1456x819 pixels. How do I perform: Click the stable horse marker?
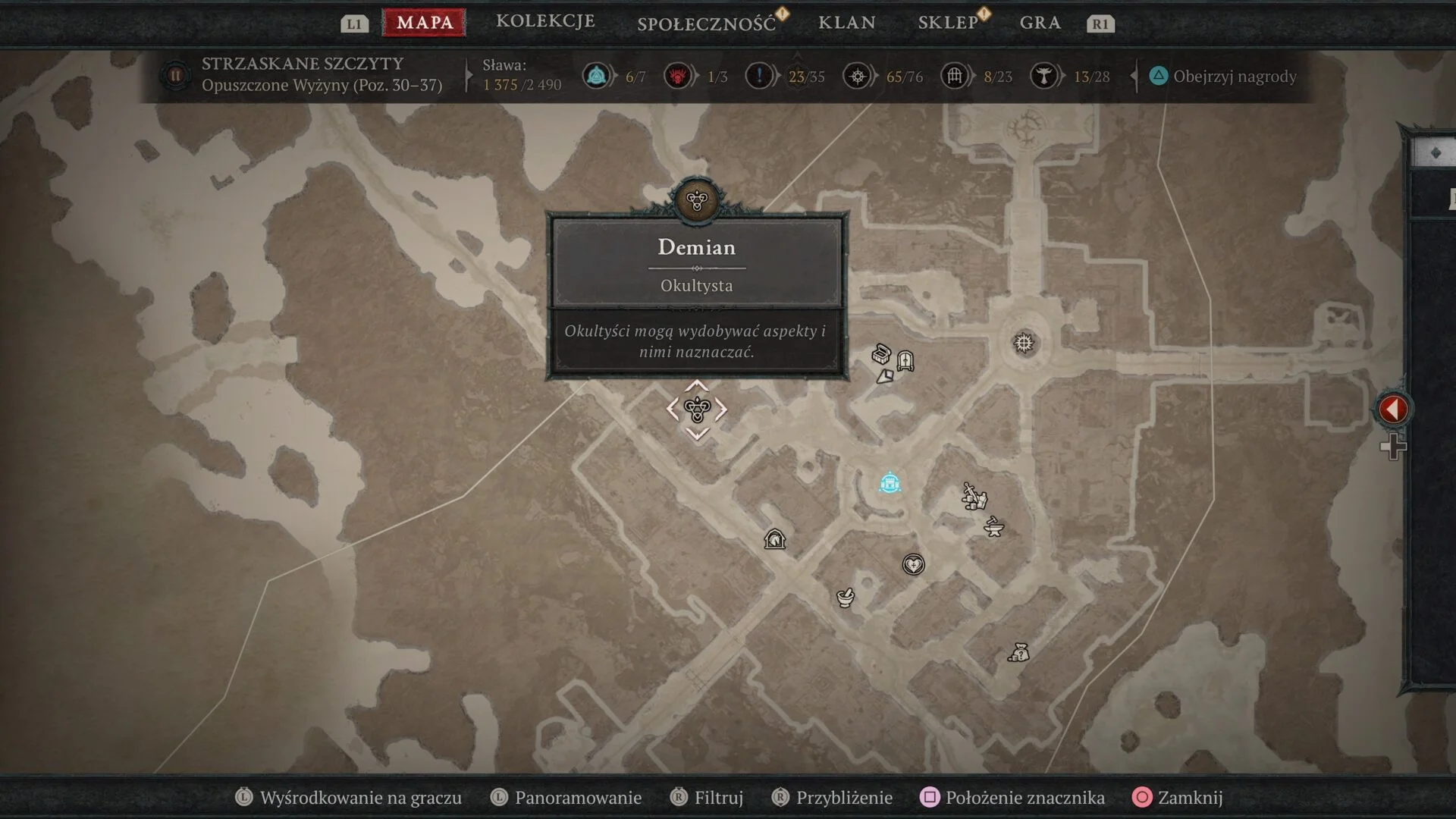(774, 539)
